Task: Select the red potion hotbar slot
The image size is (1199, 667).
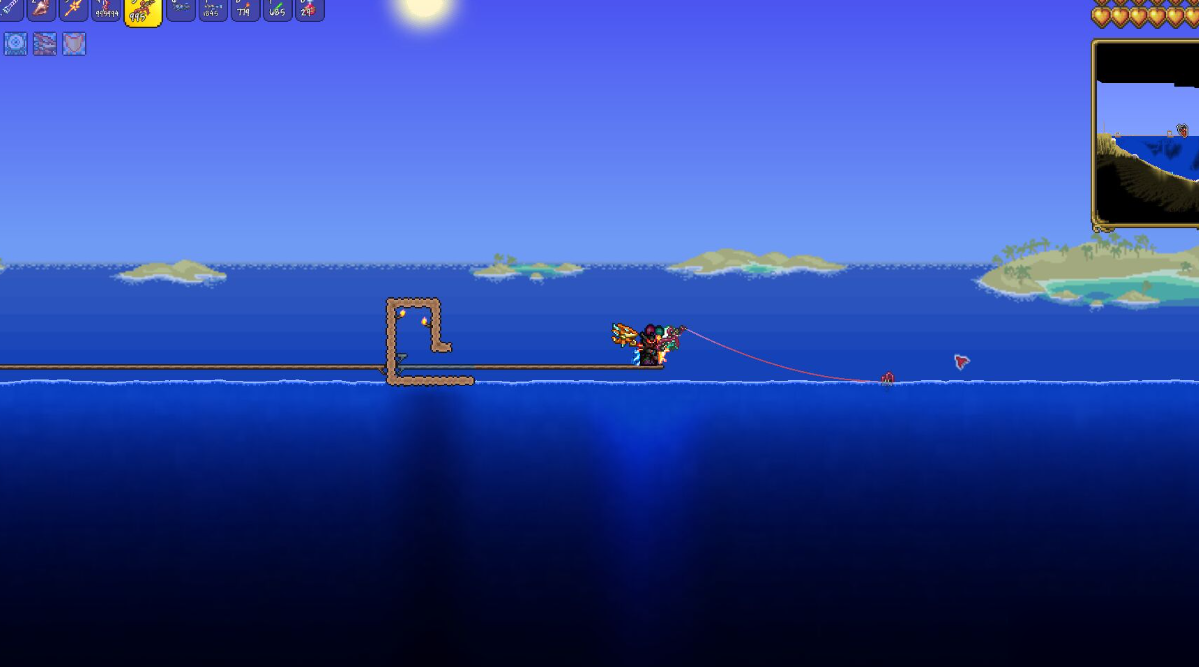Action: (x=309, y=9)
